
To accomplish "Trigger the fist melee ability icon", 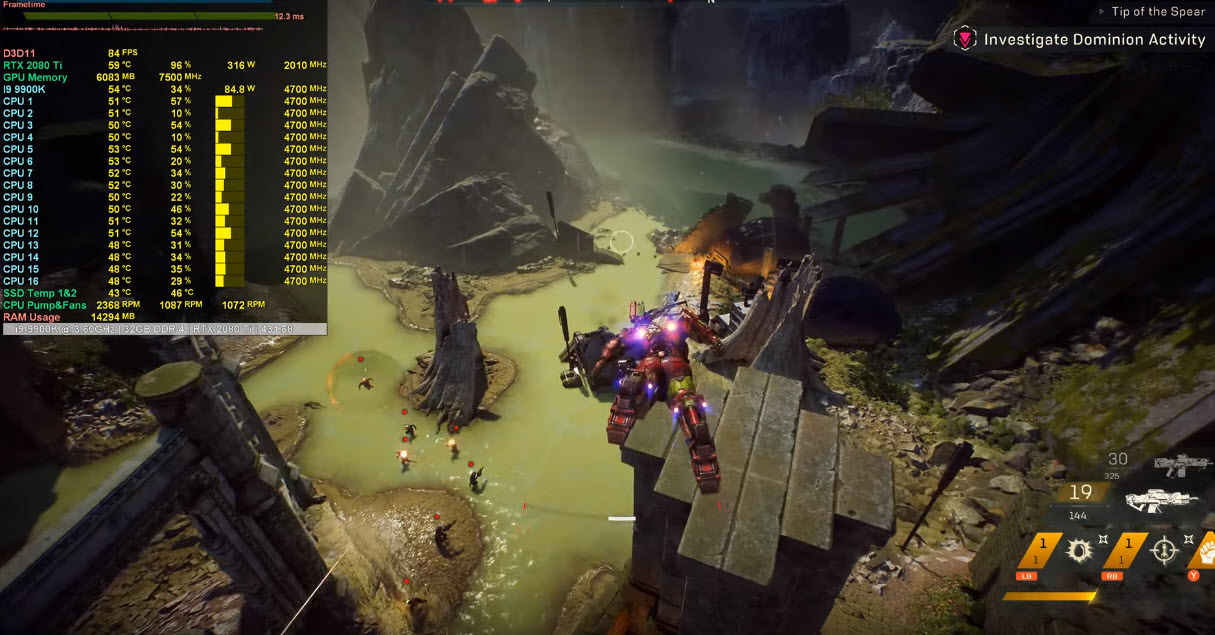I will pos(1205,549).
